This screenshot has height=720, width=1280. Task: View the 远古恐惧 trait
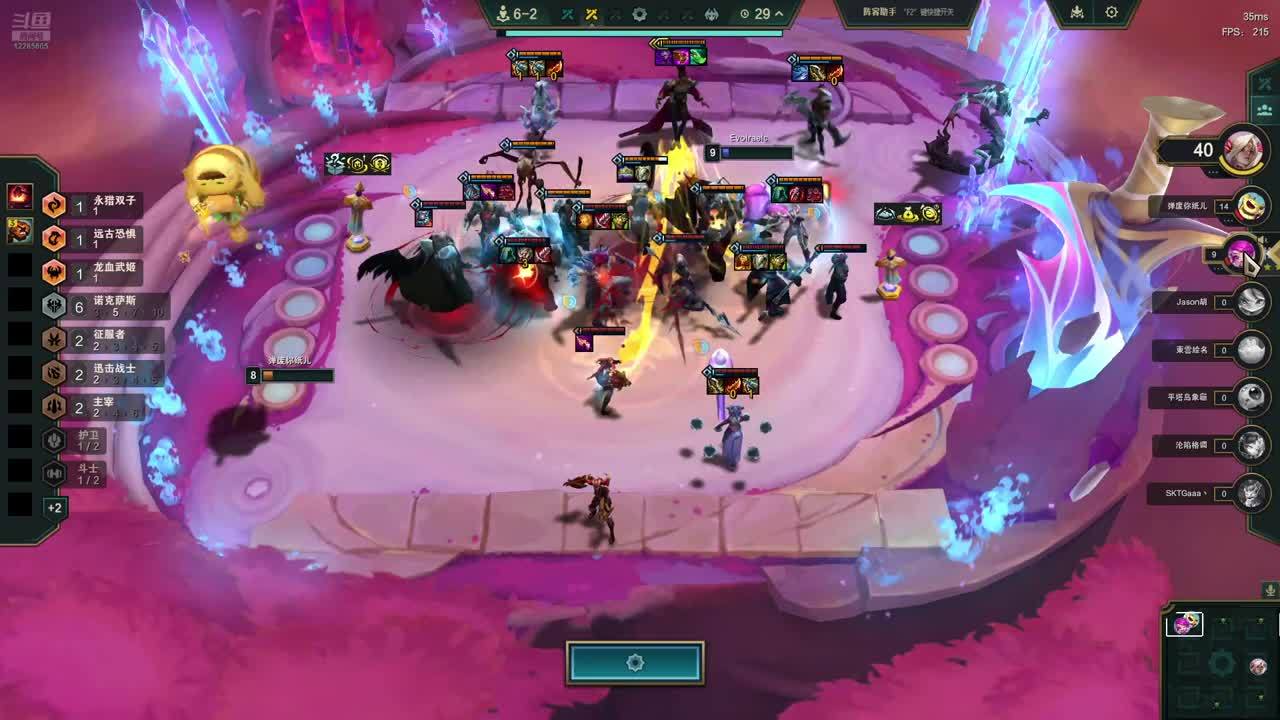click(x=100, y=238)
